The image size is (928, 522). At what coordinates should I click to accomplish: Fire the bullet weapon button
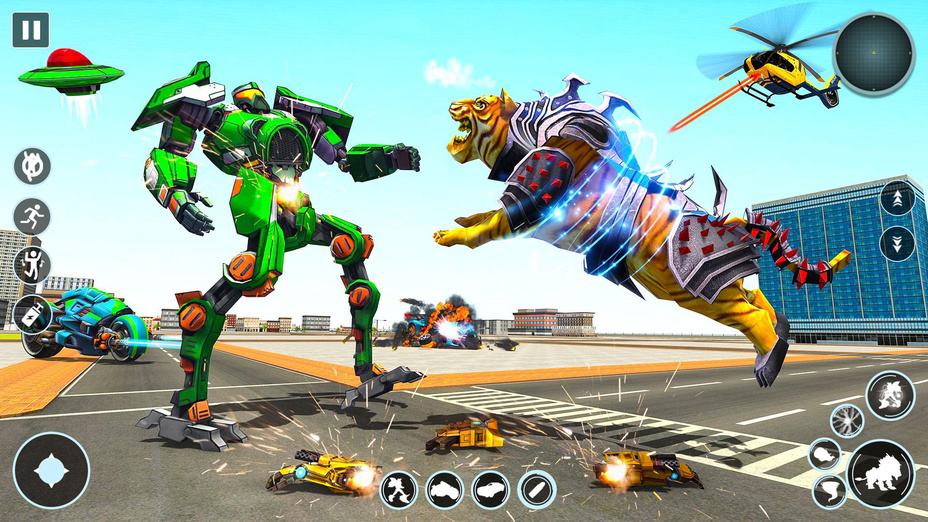tap(537, 490)
